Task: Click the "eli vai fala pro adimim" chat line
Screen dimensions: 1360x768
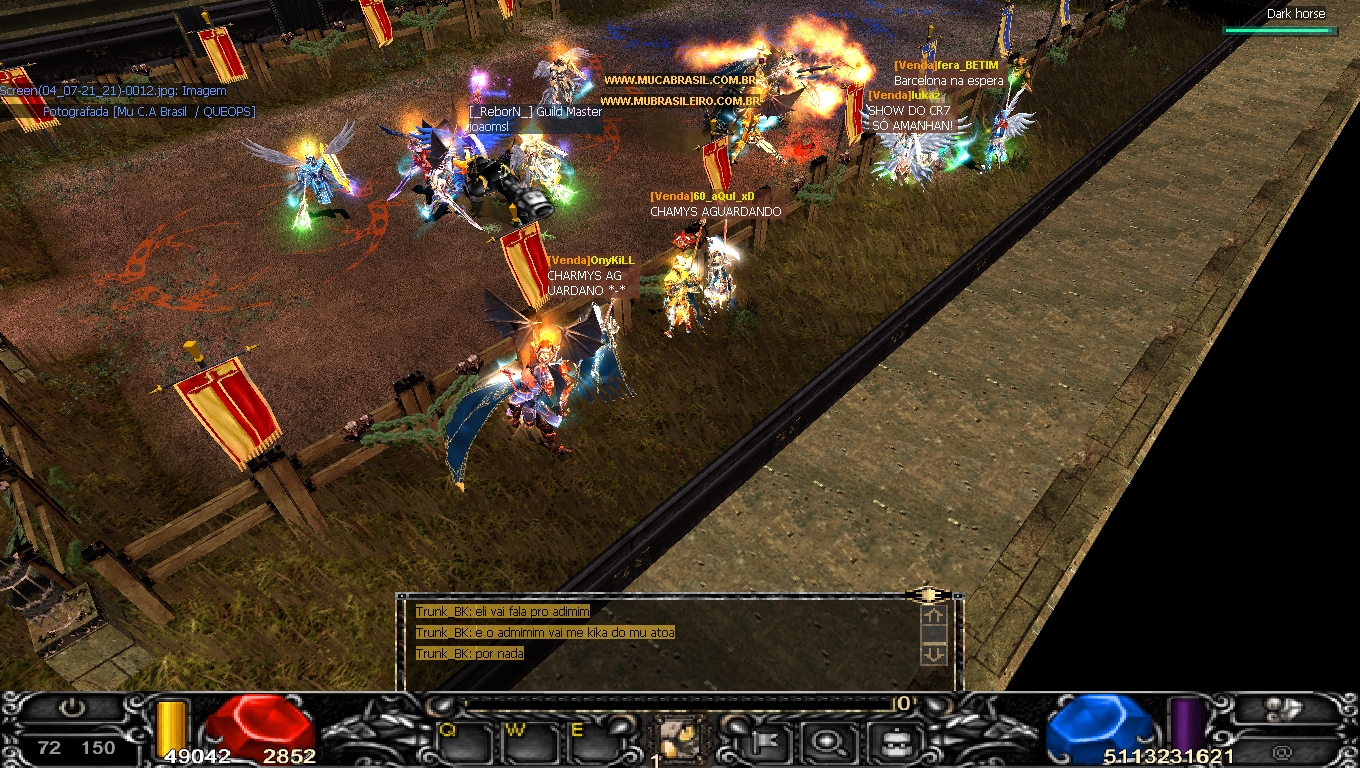Action: [503, 612]
